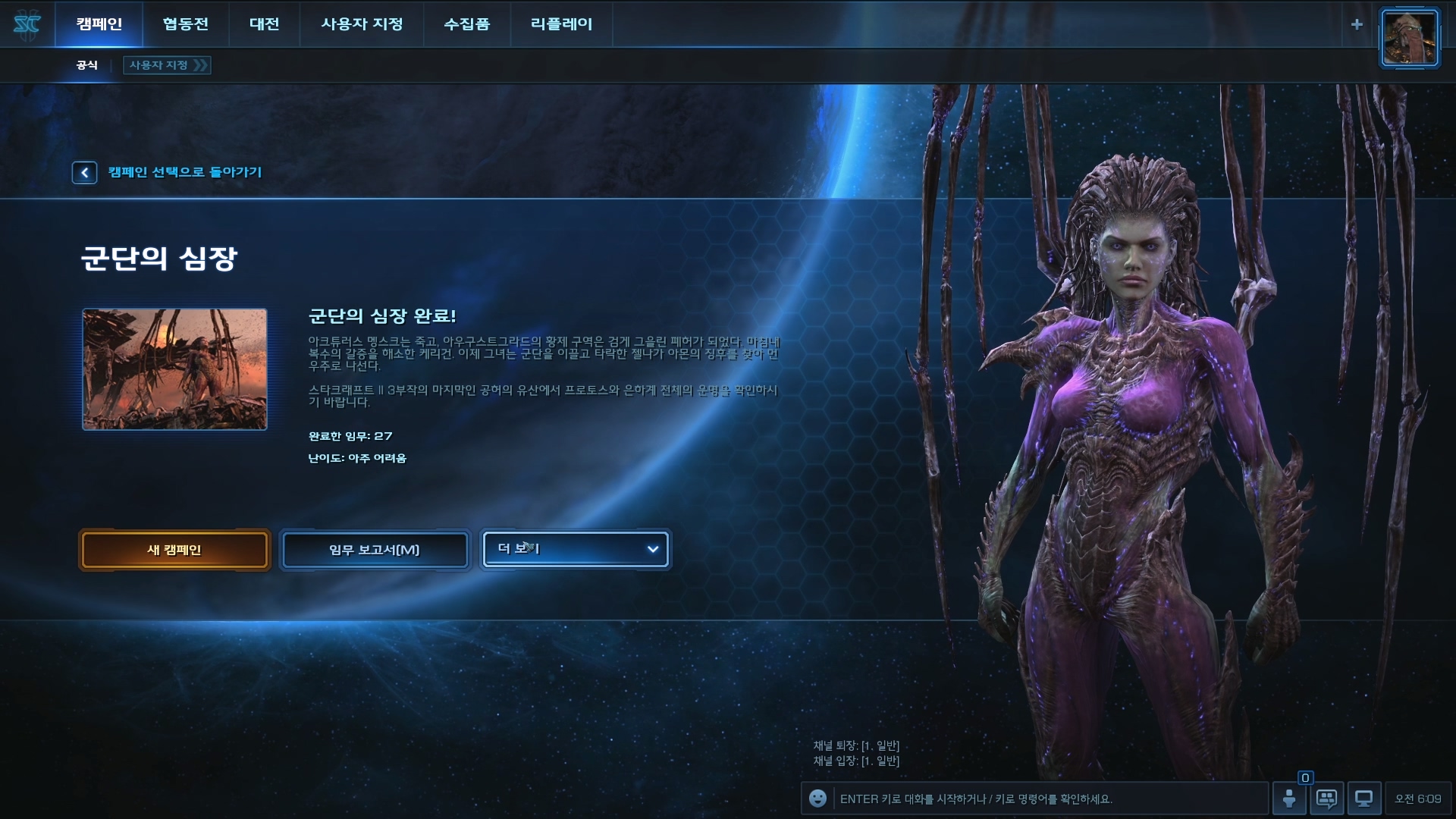Open the emoticon smiley picker
This screenshot has width=1456, height=819.
[x=817, y=799]
